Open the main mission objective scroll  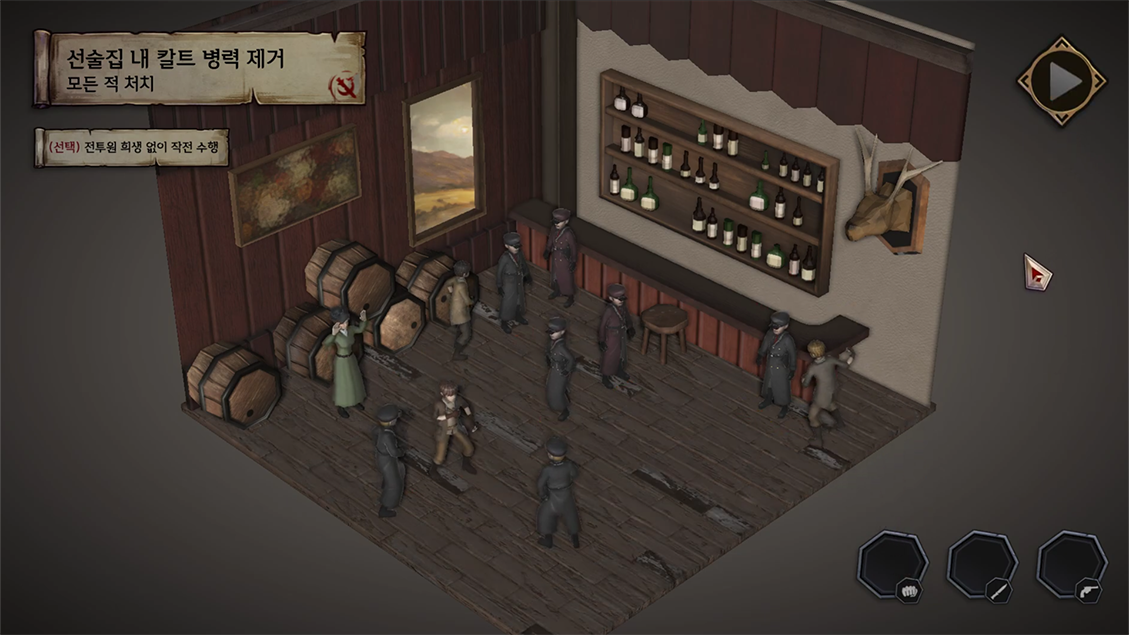(x=200, y=68)
